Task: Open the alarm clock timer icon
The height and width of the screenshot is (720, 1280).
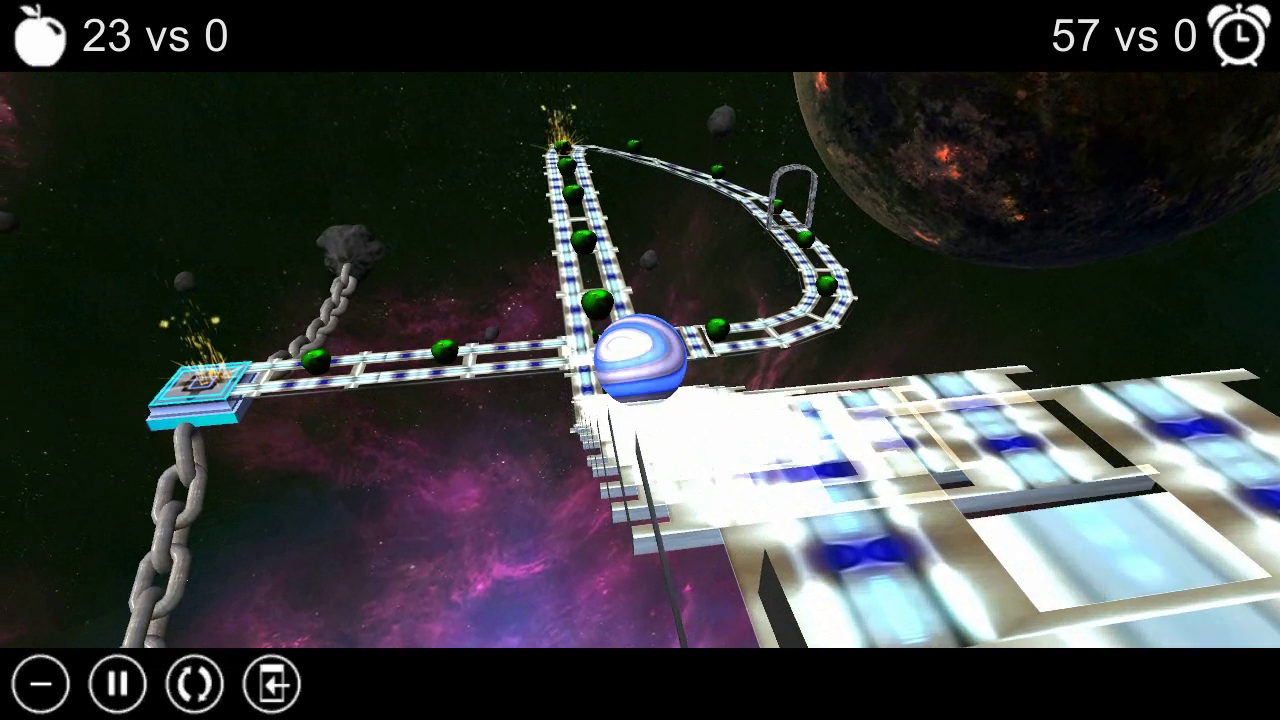Action: coord(1239,34)
